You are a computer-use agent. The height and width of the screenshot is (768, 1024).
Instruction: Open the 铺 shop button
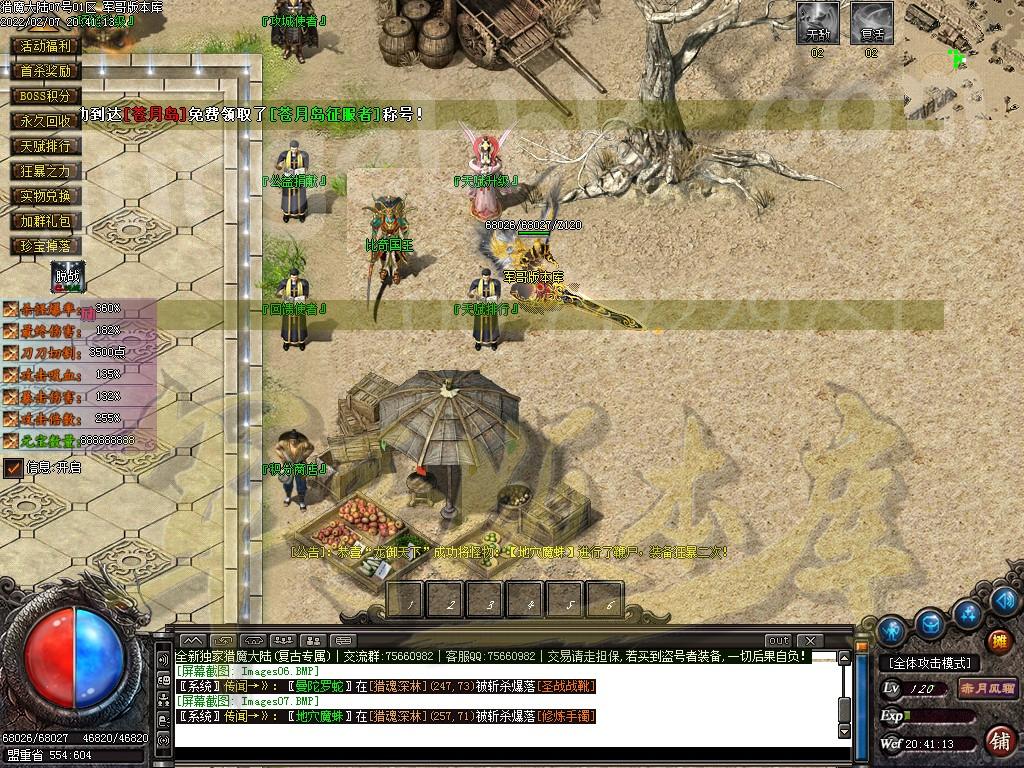[x=998, y=741]
